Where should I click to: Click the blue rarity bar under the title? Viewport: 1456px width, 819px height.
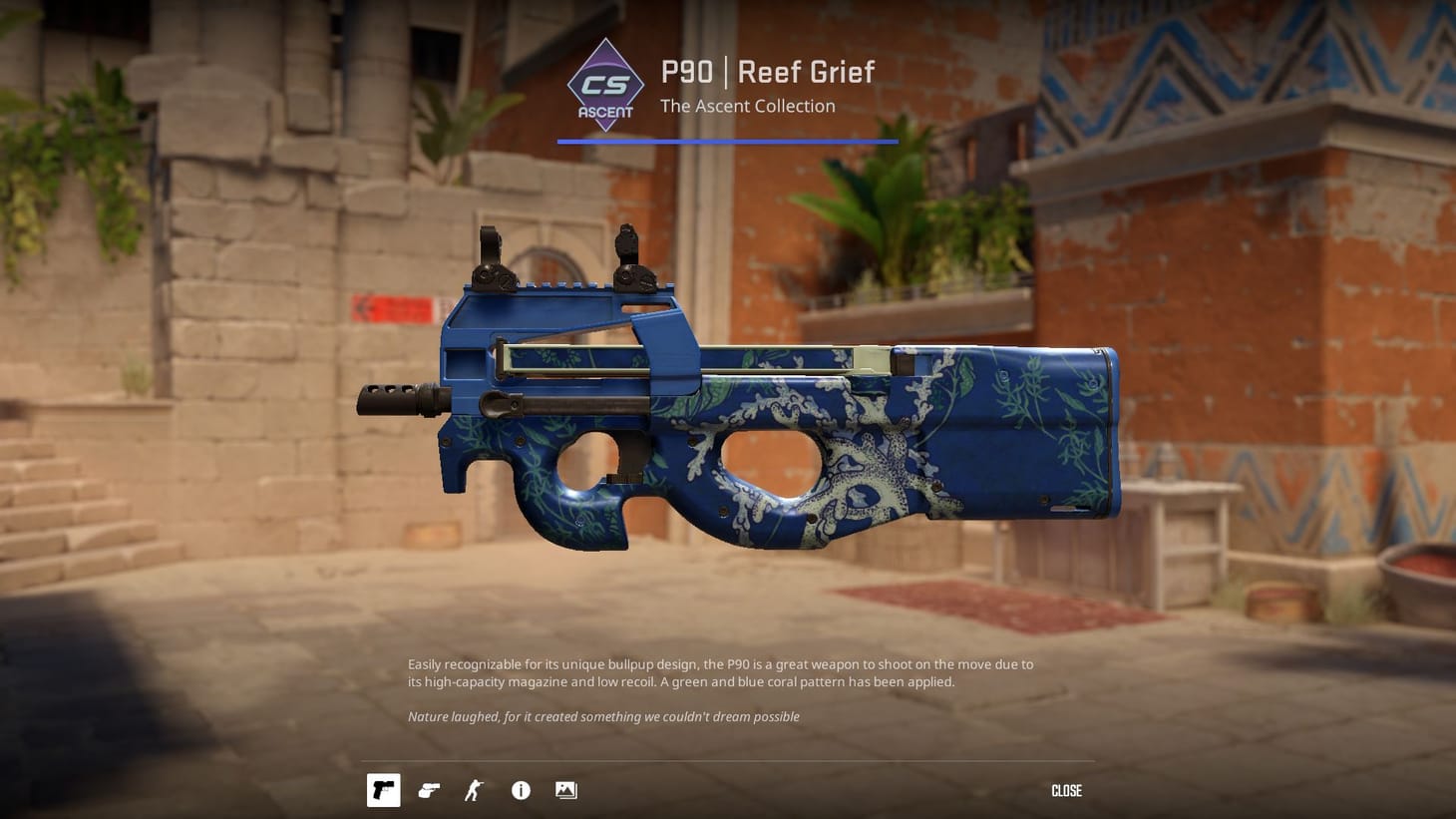coord(727,141)
